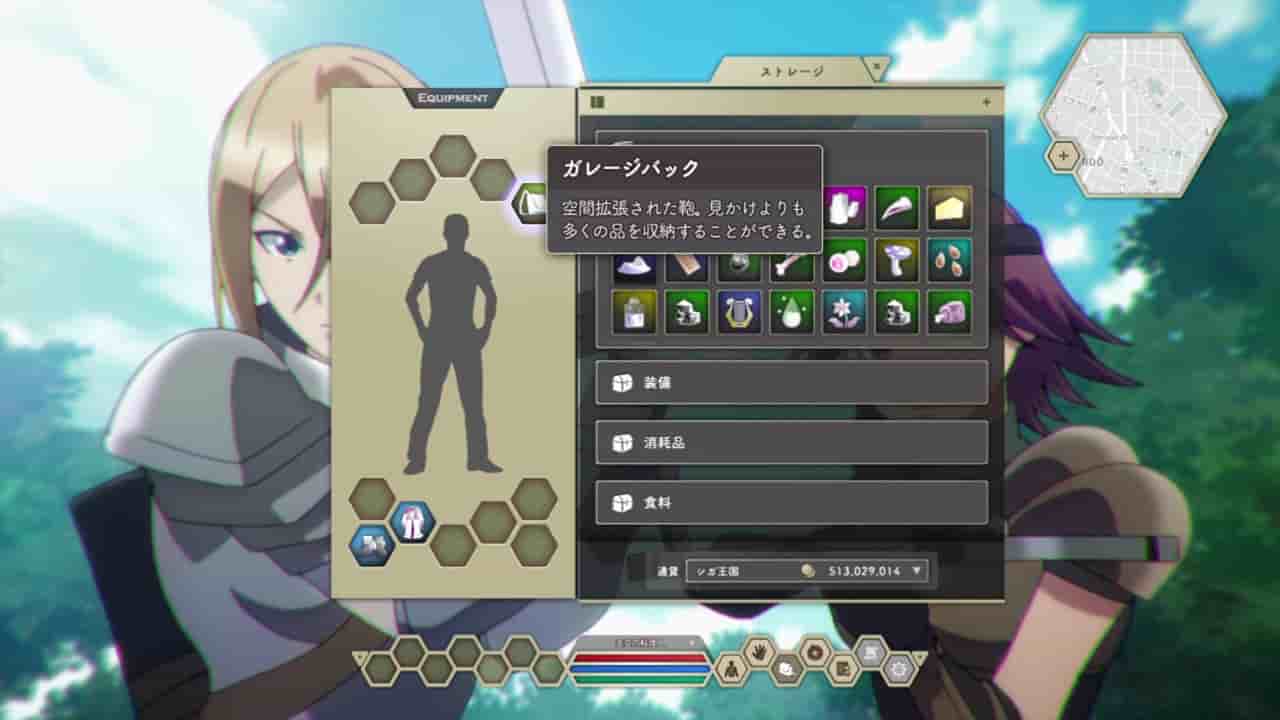The image size is (1280, 720).
Task: Select the mushroom item in storage
Action: 894,260
